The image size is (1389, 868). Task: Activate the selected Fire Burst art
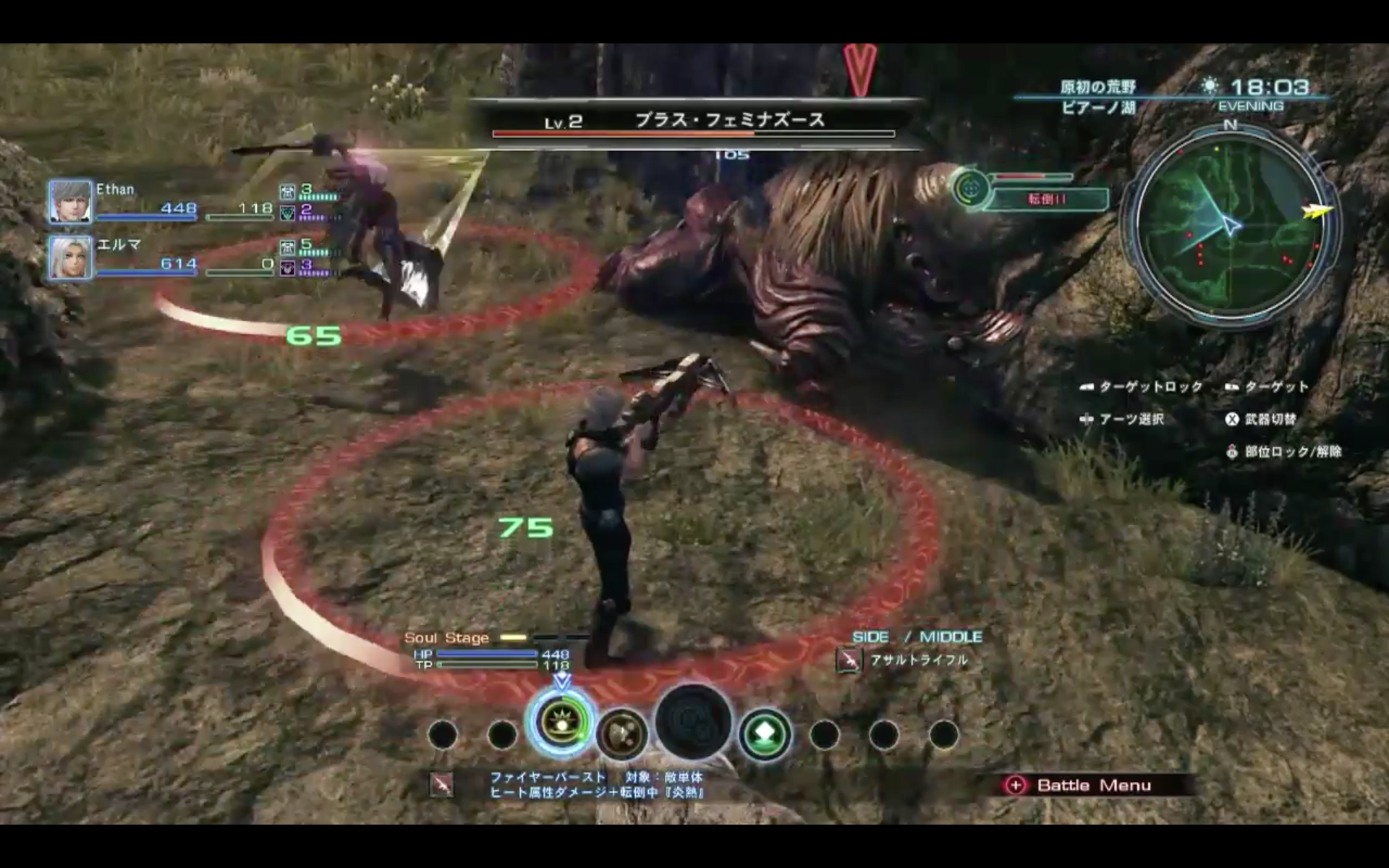coord(561,724)
